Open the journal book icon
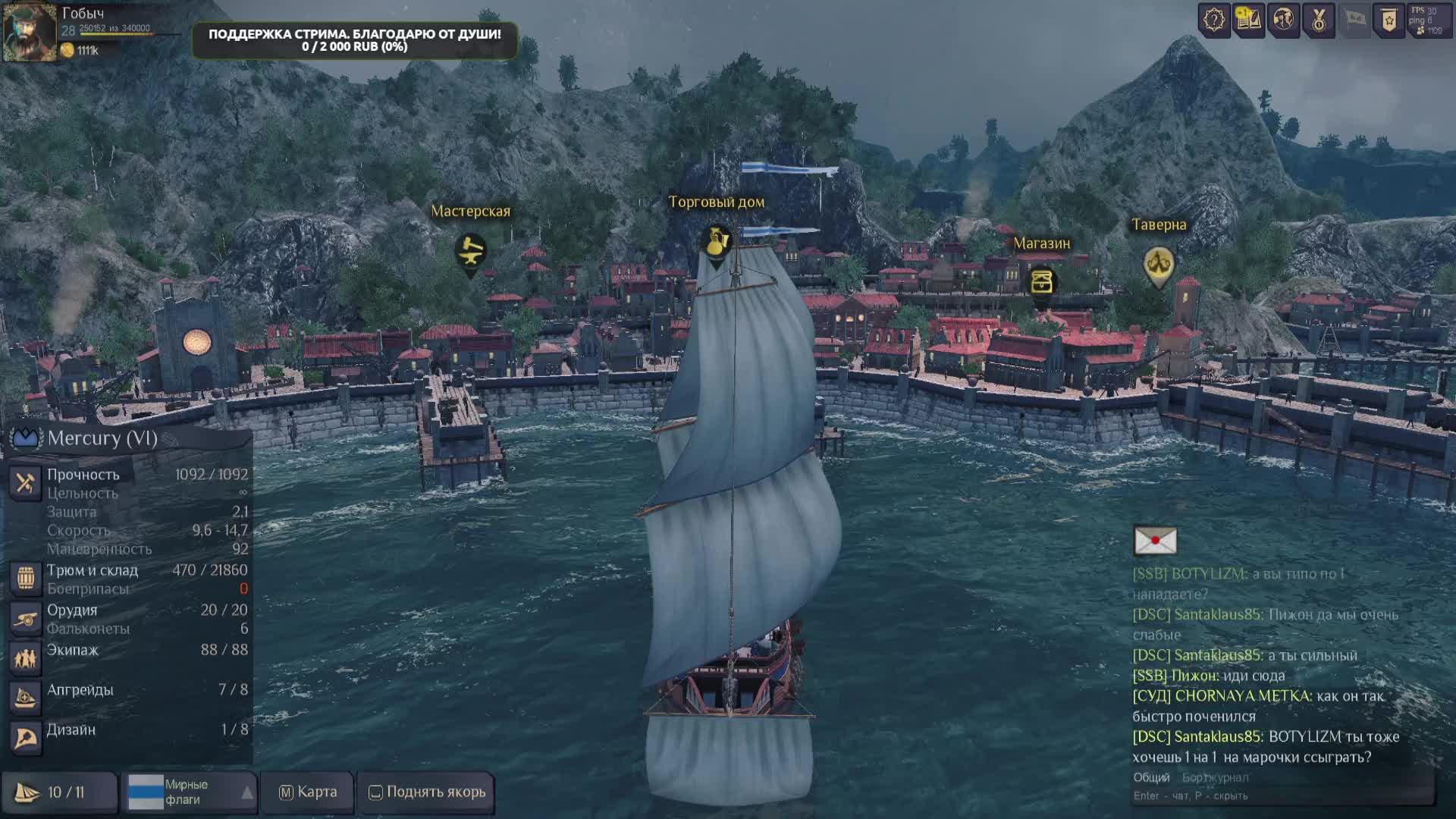Screen dimensions: 1456x819 point(1248,20)
